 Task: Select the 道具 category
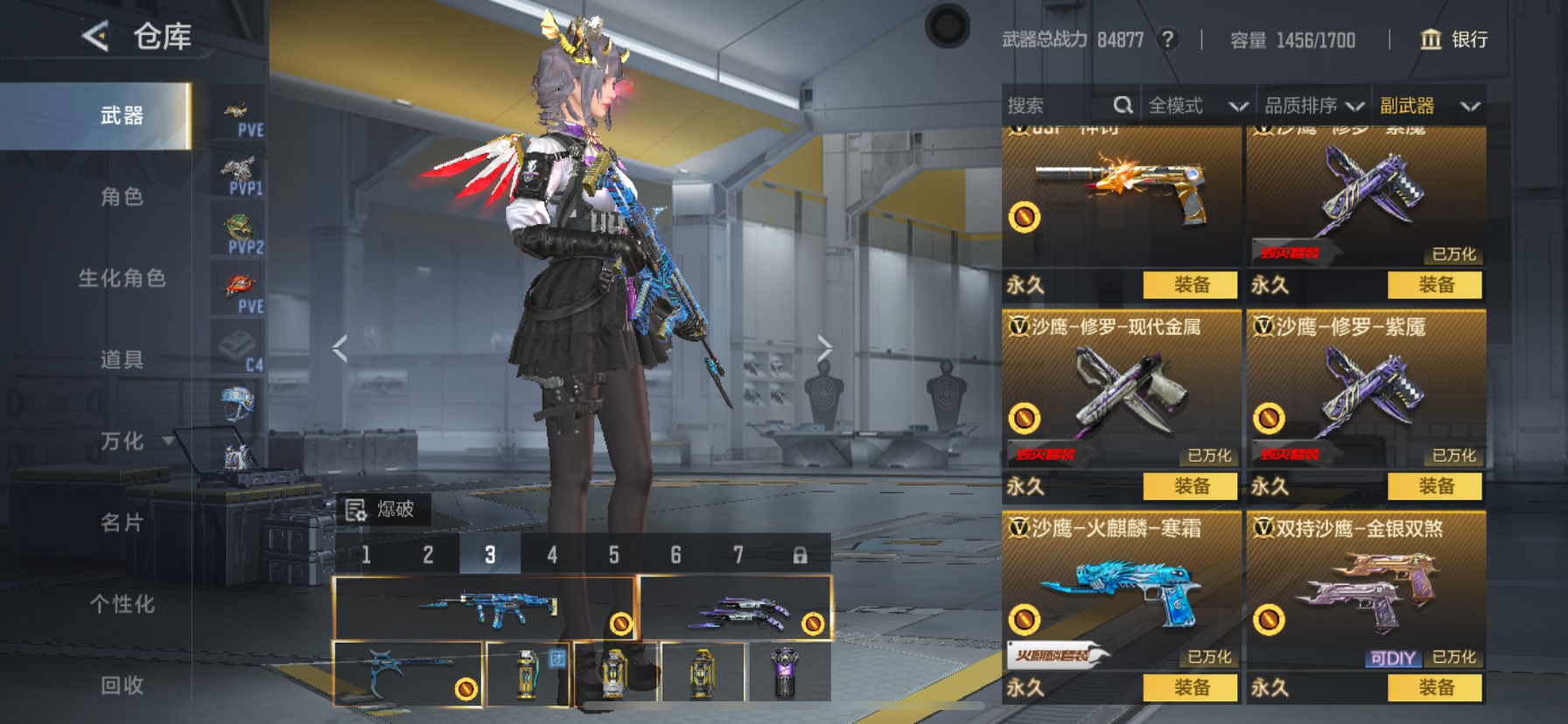122,359
